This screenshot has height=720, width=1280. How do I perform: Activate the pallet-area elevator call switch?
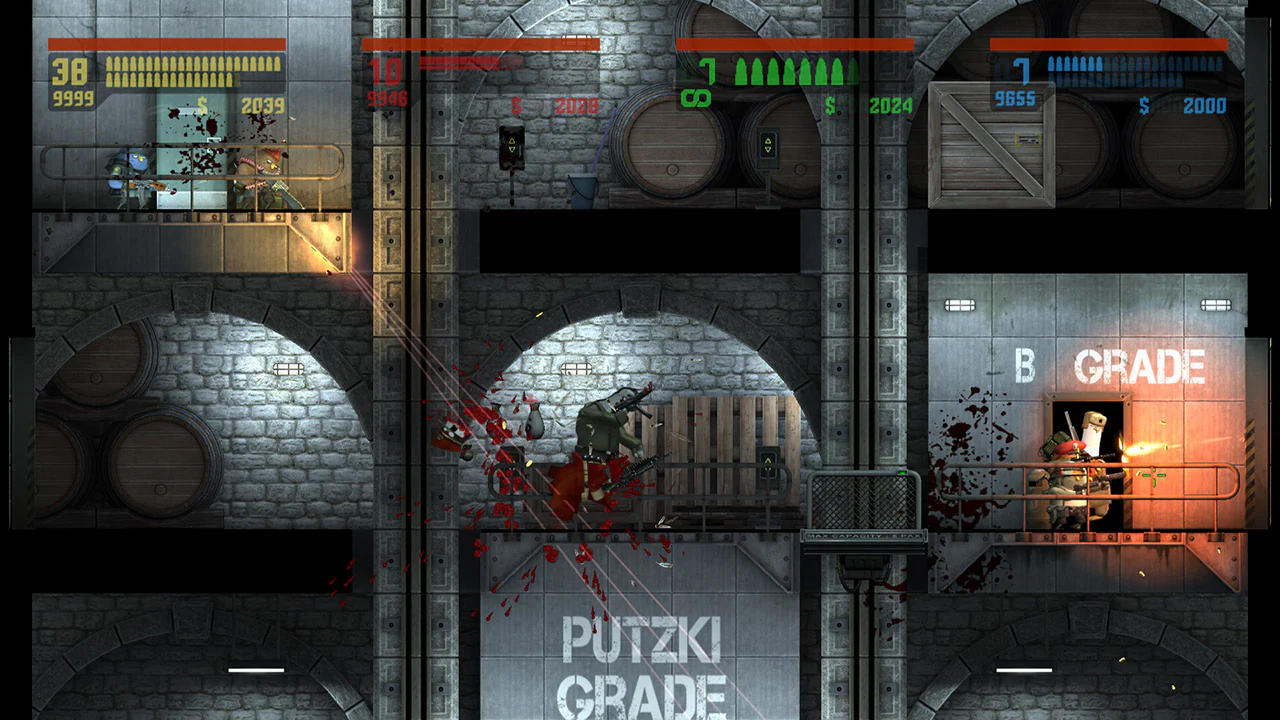coord(767,465)
